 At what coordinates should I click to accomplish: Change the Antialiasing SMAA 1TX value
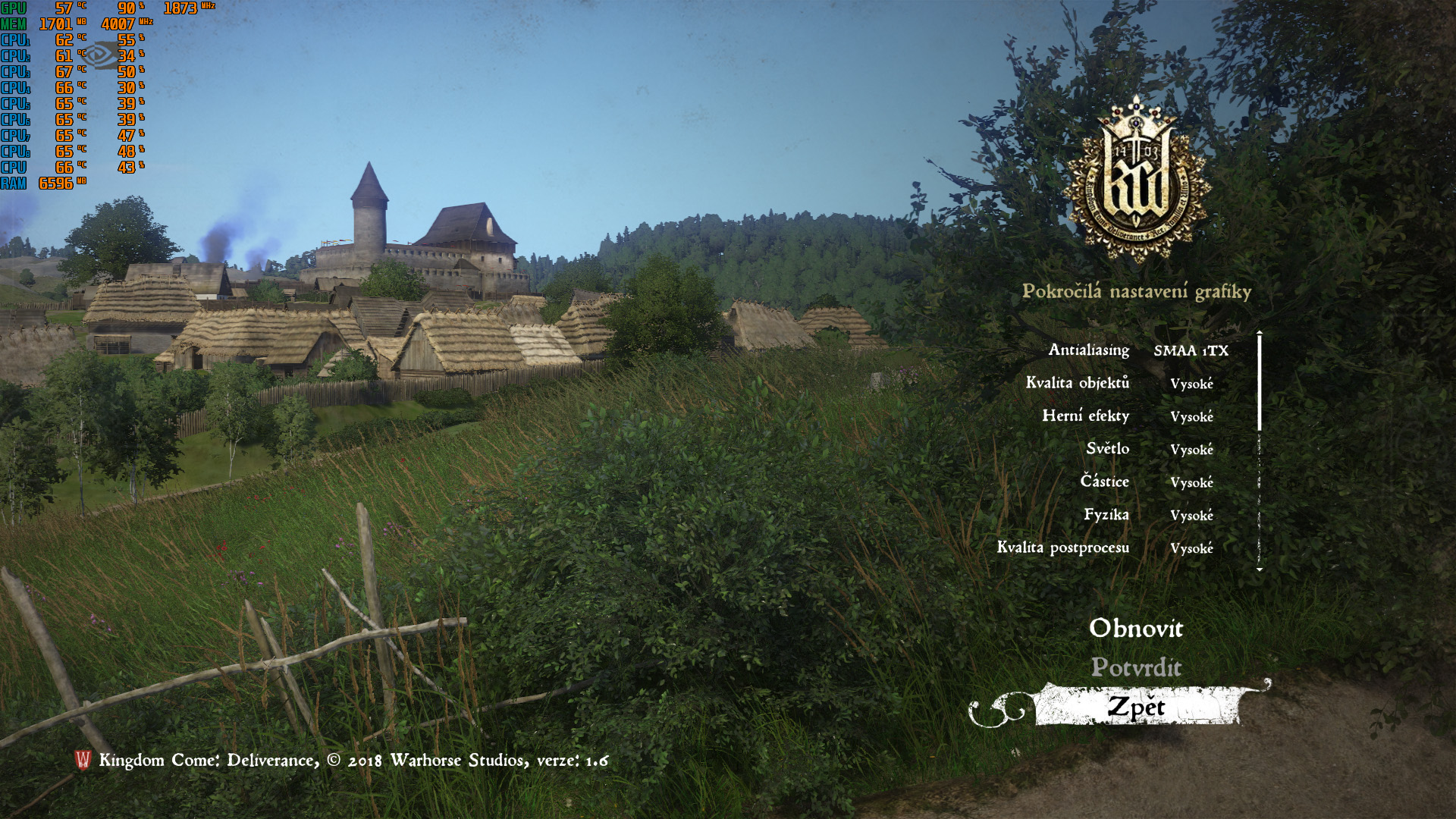click(1191, 350)
